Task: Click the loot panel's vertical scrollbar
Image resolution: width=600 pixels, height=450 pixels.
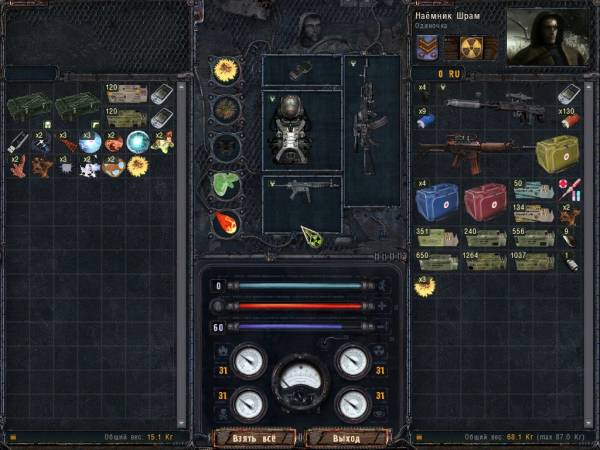Action: [x=182, y=250]
